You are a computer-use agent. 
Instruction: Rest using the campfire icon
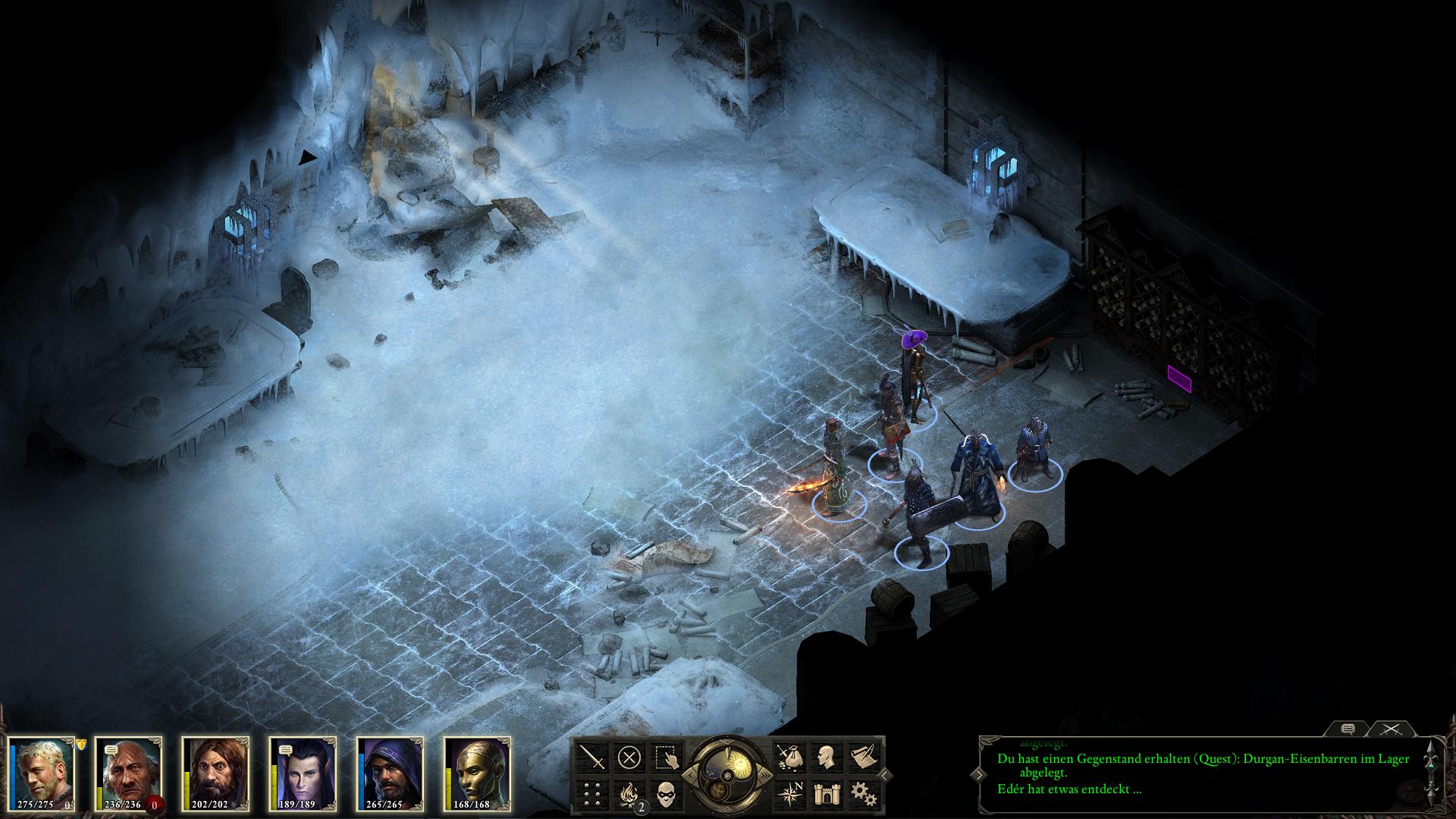pos(629,794)
